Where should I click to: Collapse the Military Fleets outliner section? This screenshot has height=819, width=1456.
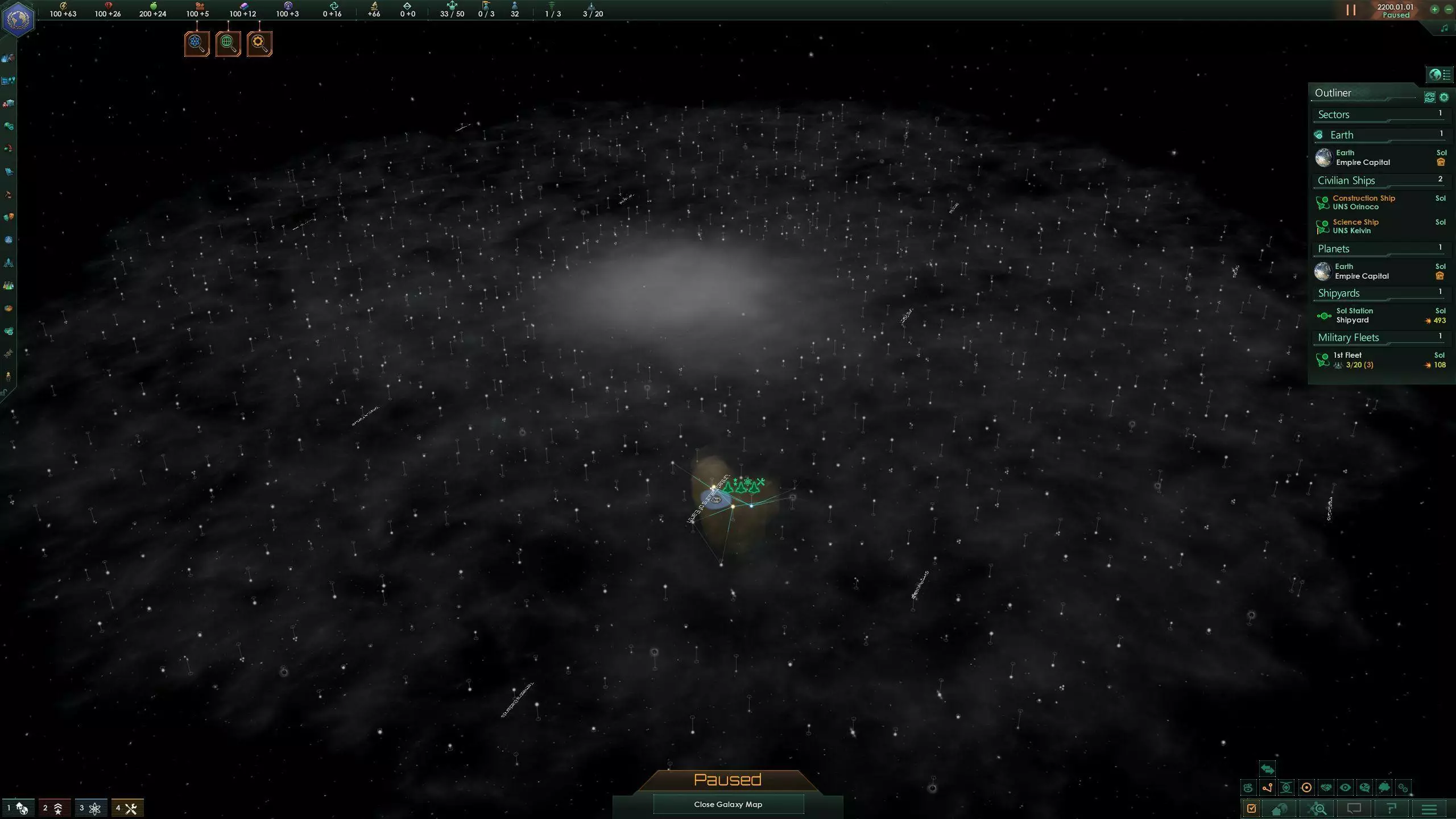1365,337
